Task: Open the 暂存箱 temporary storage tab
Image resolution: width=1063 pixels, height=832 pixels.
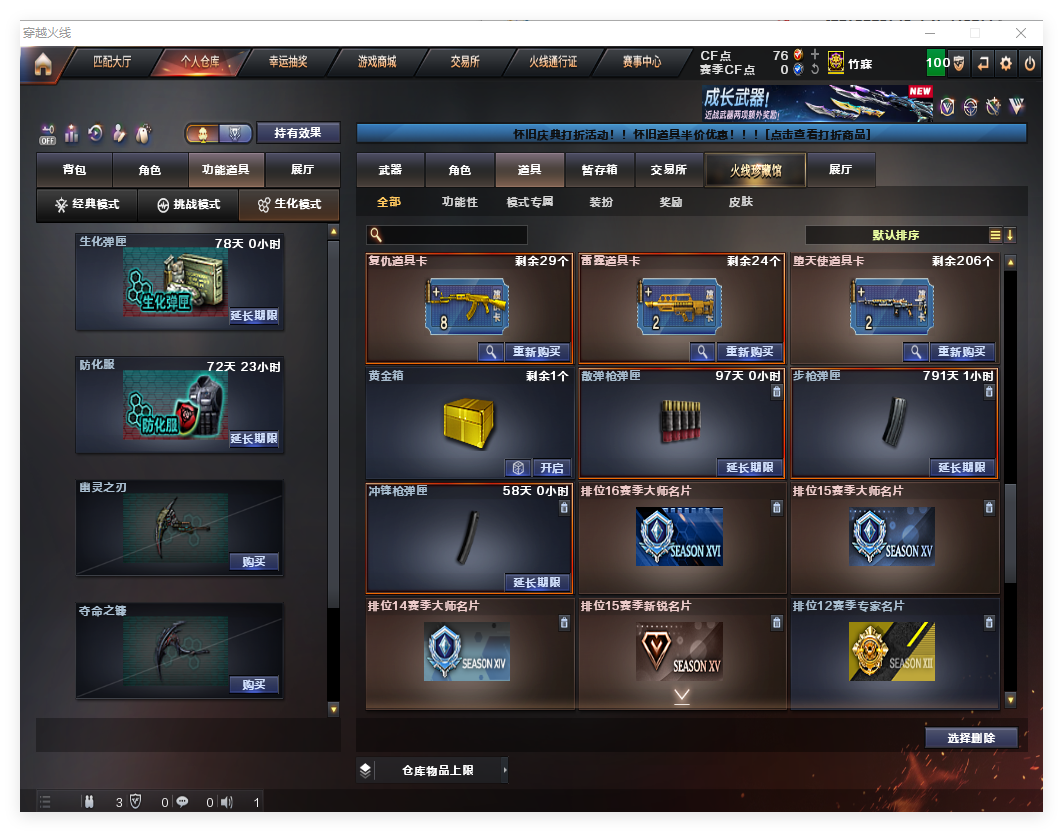Action: point(600,170)
